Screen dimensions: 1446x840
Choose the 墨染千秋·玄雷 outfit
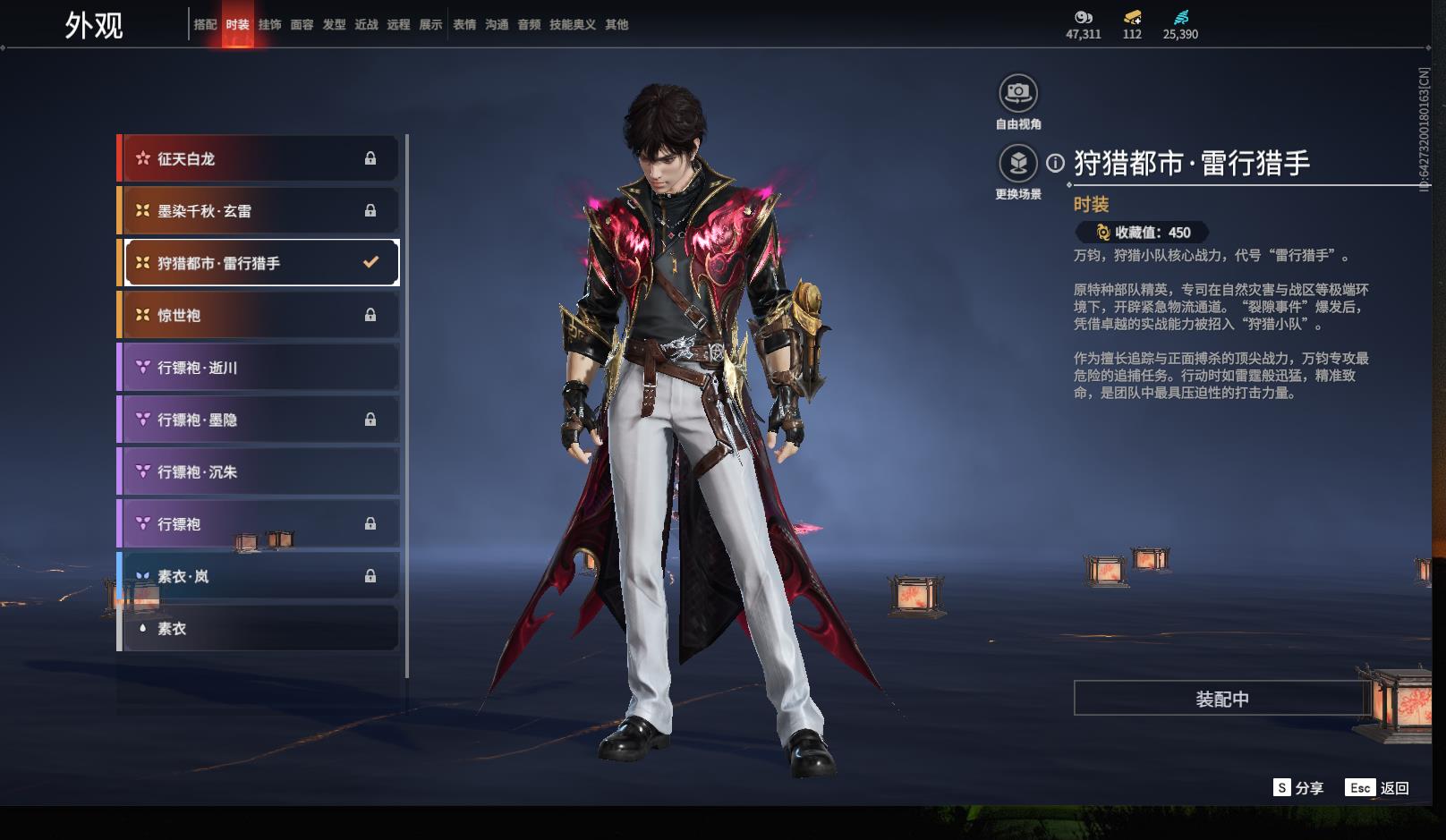pos(259,211)
